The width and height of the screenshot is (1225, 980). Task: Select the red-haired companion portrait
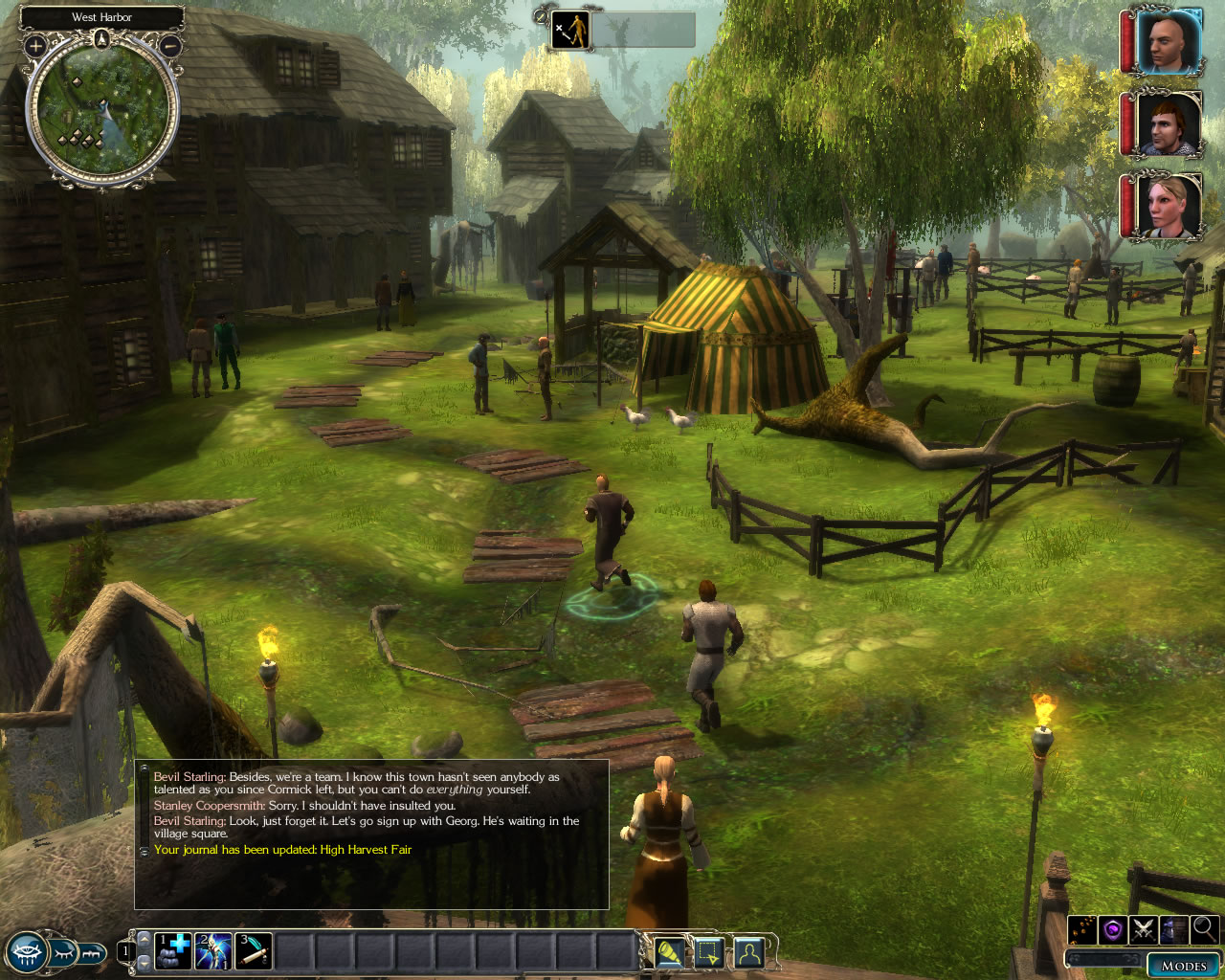[x=1167, y=124]
